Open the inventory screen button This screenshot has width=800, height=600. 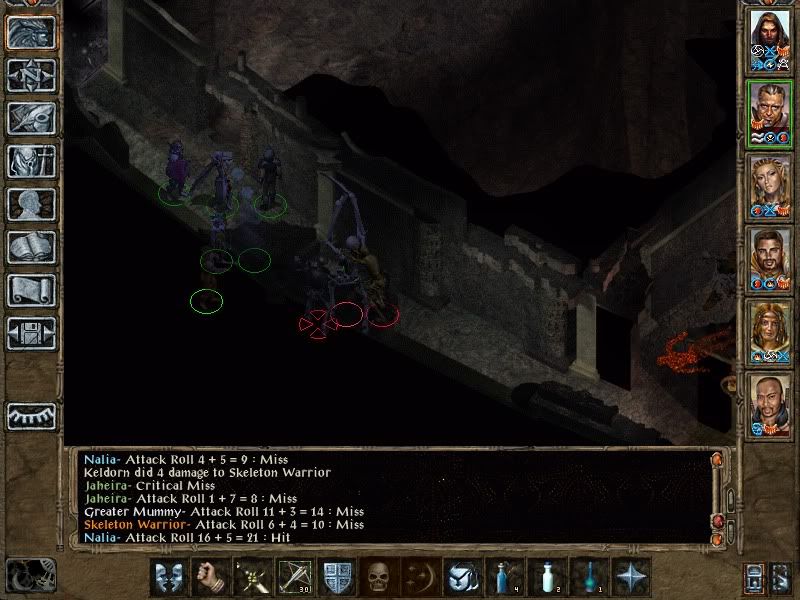click(30, 160)
